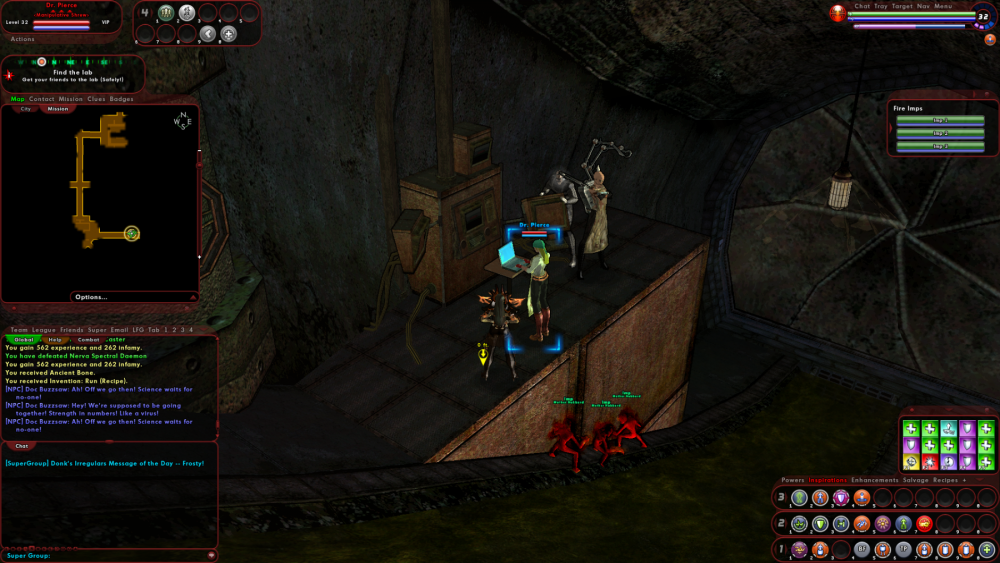Select Imp 3 in the Fire Imps list

pos(940,146)
